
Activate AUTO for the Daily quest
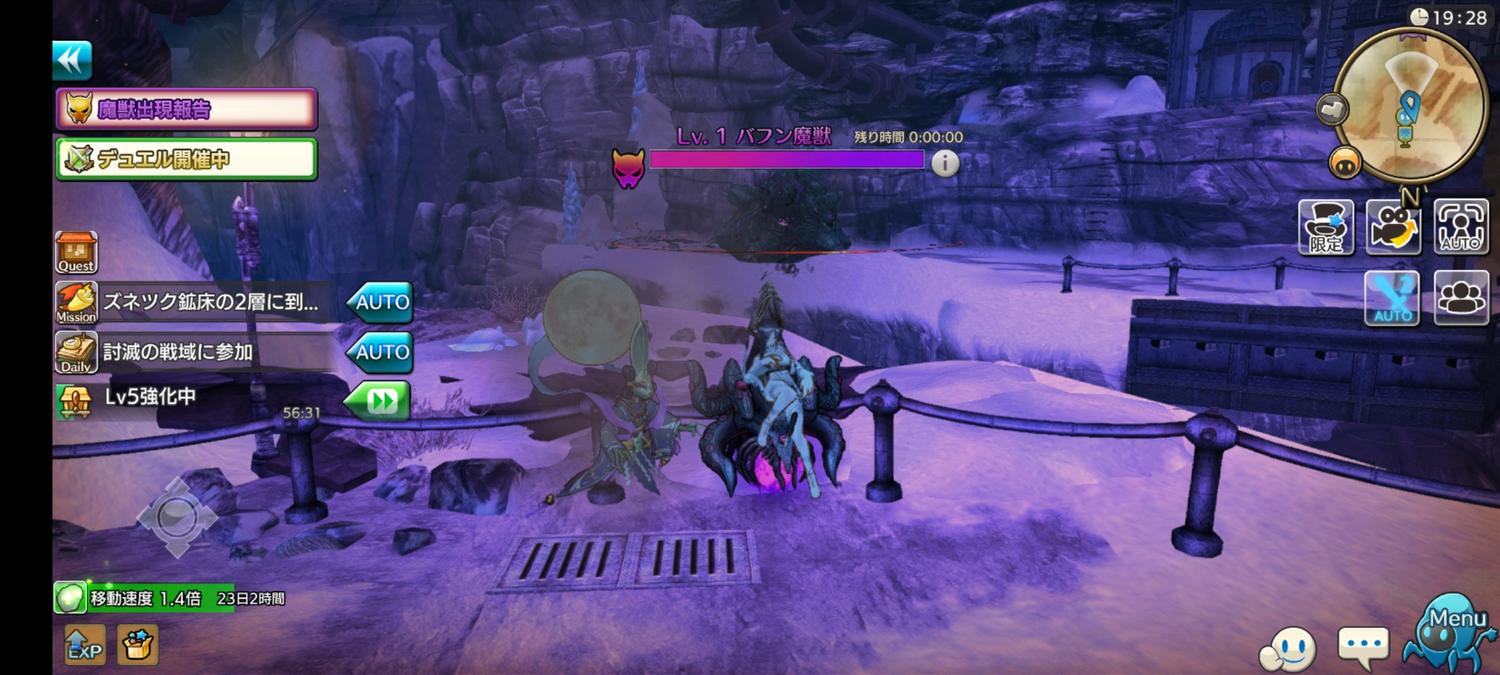381,352
